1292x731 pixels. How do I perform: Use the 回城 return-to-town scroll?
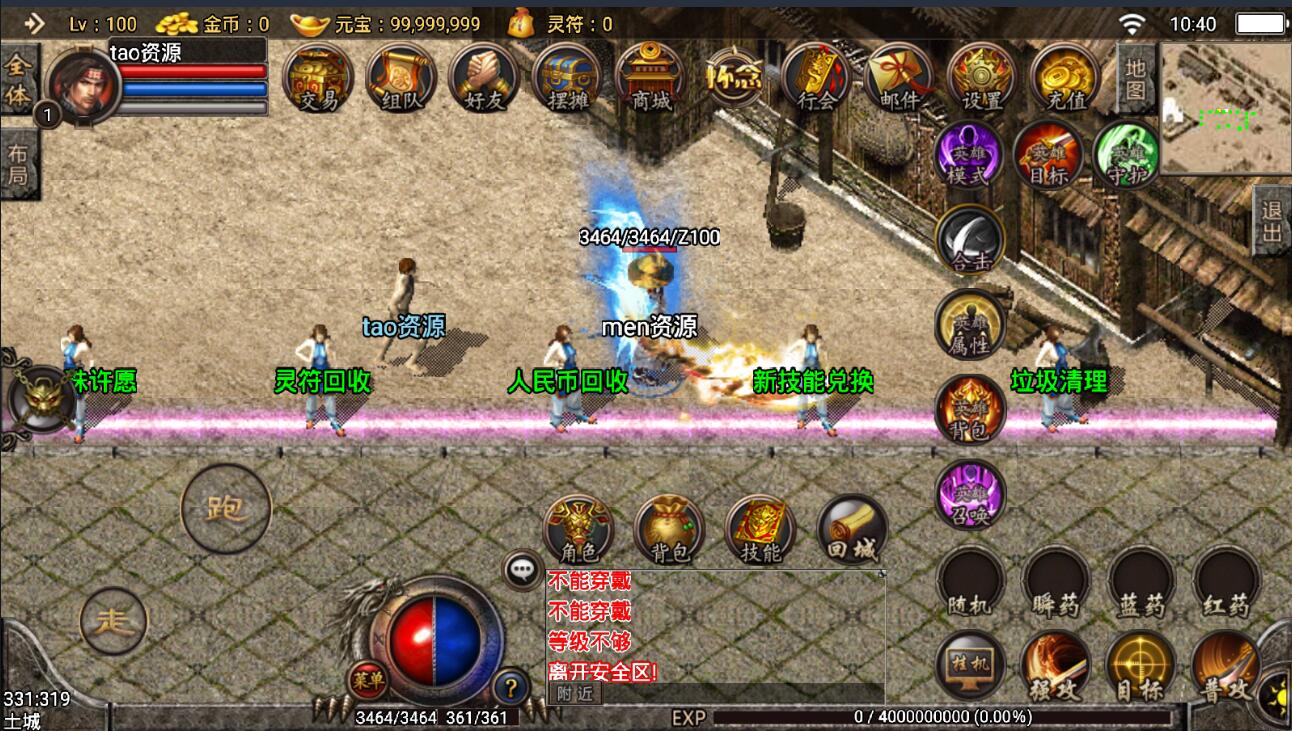852,529
